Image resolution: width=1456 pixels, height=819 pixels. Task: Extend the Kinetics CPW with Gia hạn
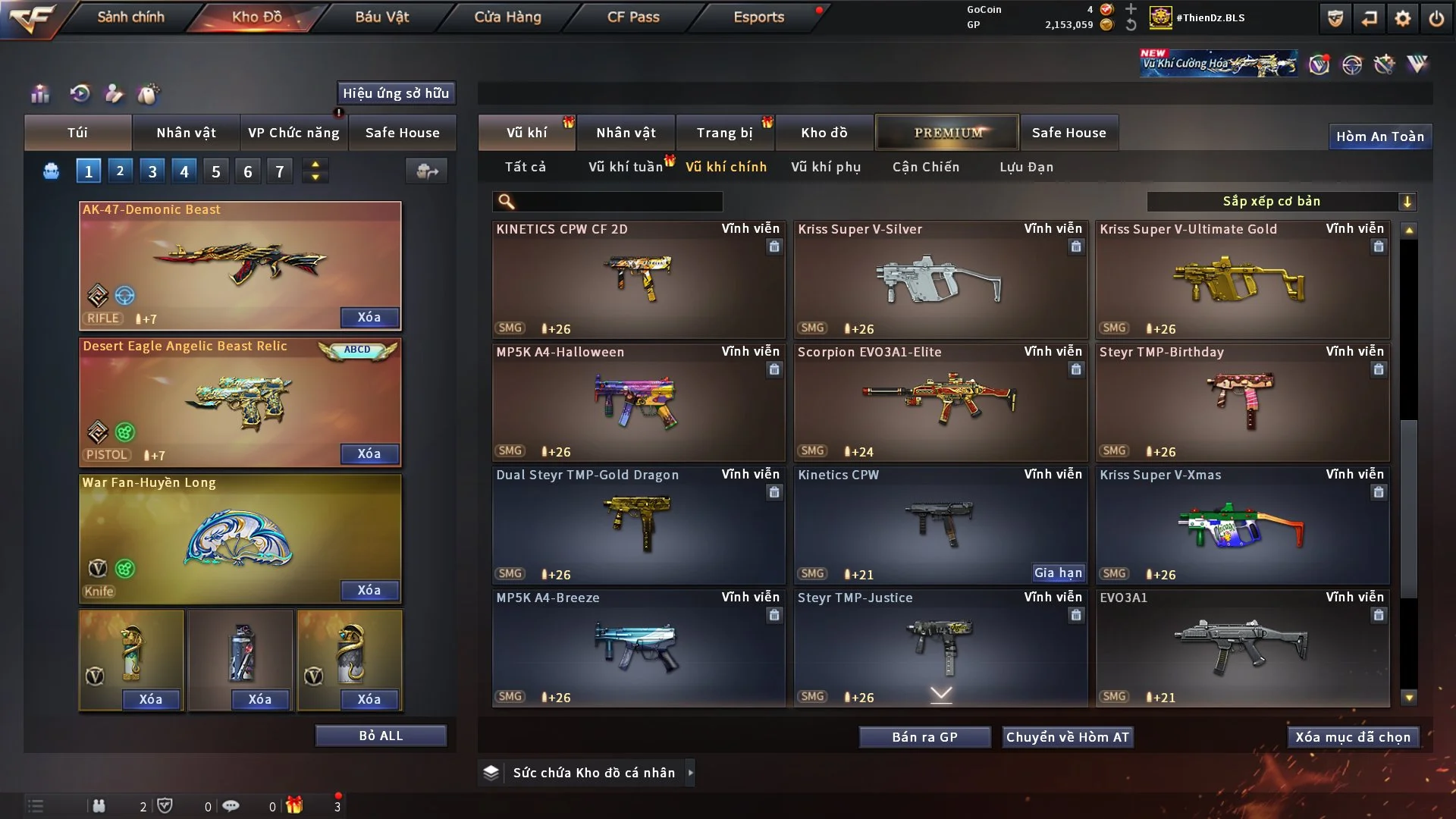pos(1058,573)
